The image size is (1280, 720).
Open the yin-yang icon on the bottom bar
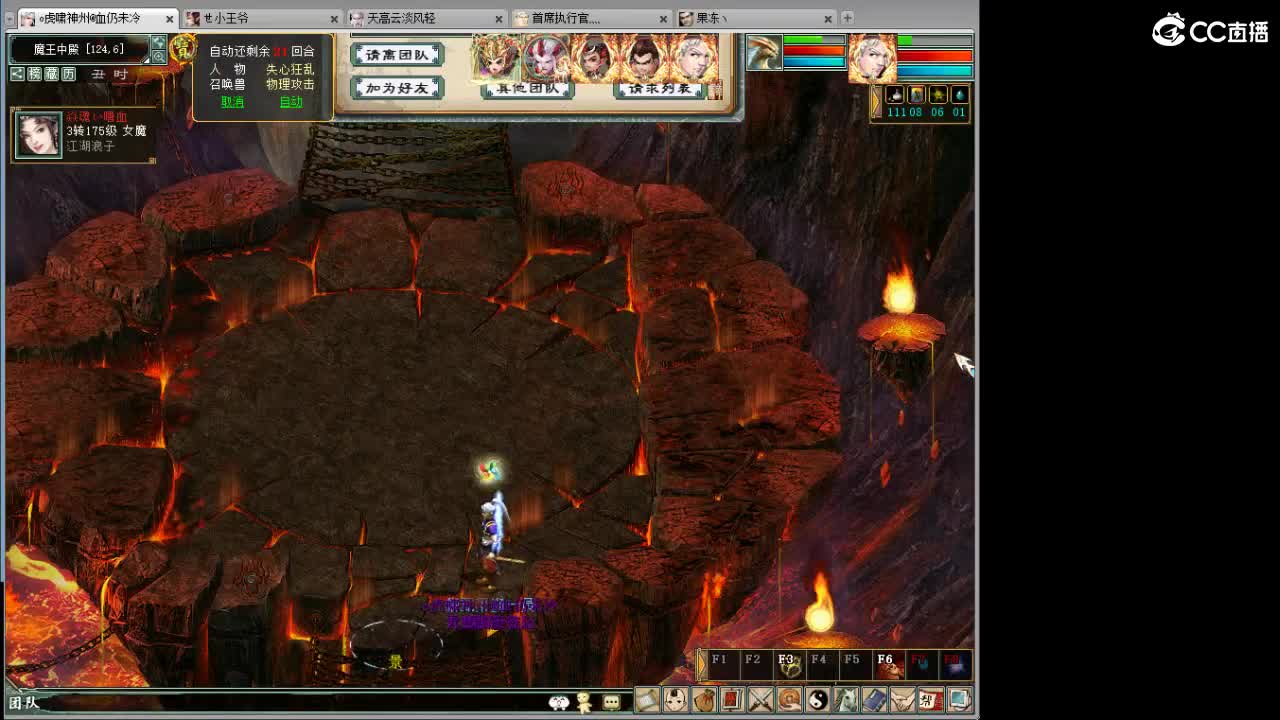click(819, 702)
